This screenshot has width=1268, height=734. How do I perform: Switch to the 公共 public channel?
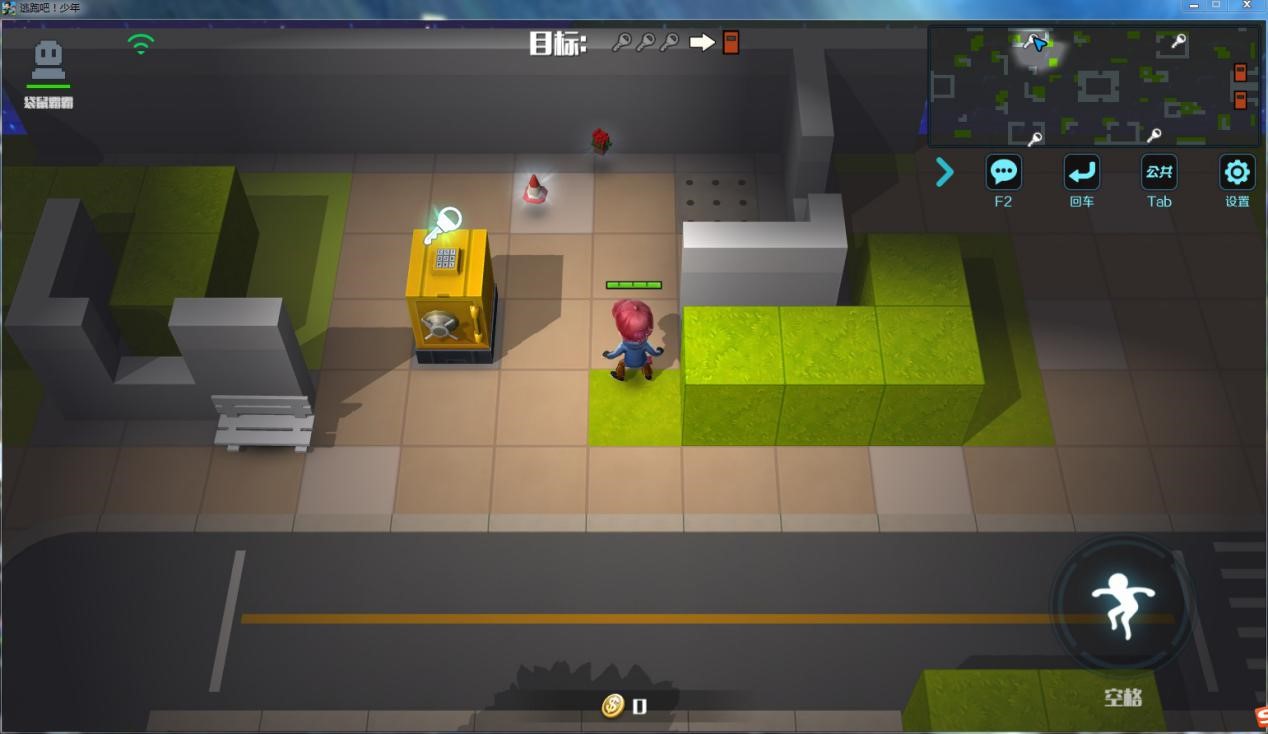[x=1159, y=173]
